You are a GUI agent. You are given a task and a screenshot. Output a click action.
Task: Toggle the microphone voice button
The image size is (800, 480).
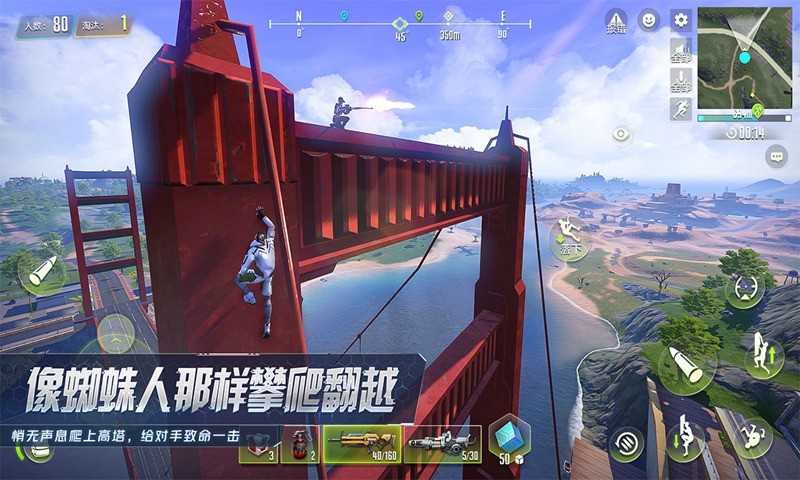click(x=681, y=79)
